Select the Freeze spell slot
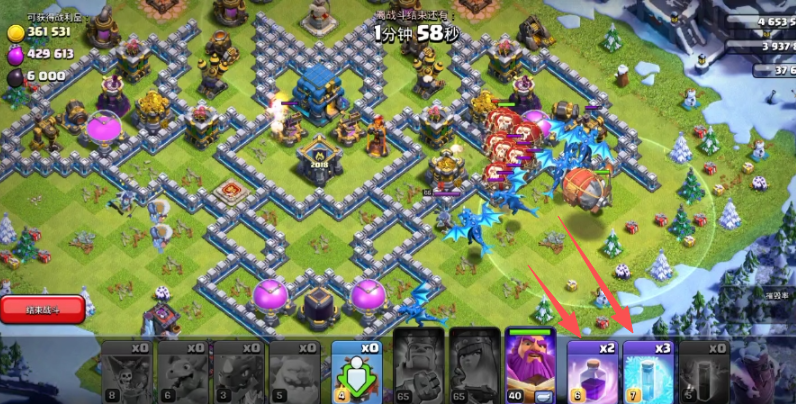The width and height of the screenshot is (796, 404). [646, 370]
